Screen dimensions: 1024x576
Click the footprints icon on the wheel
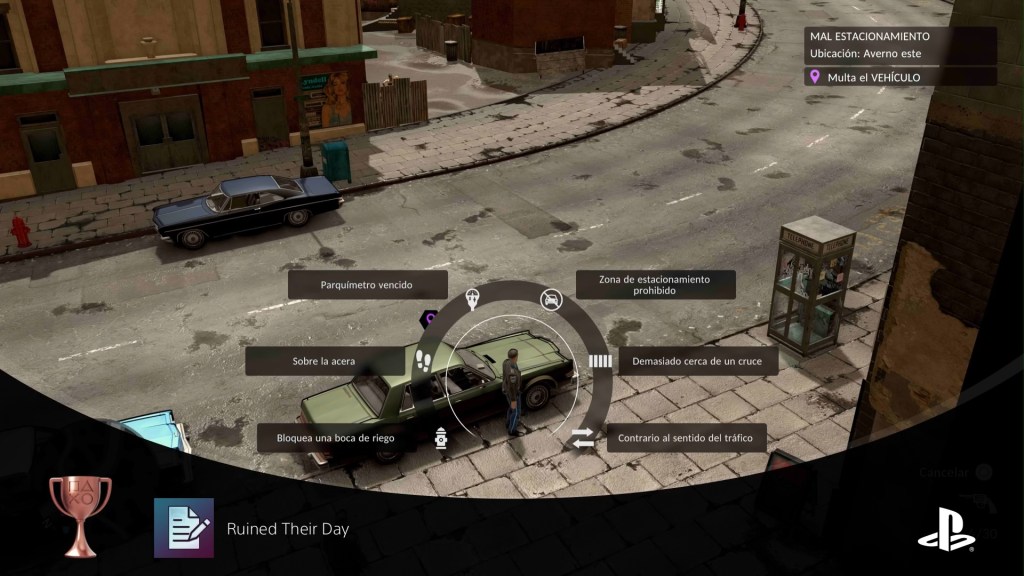[424, 360]
